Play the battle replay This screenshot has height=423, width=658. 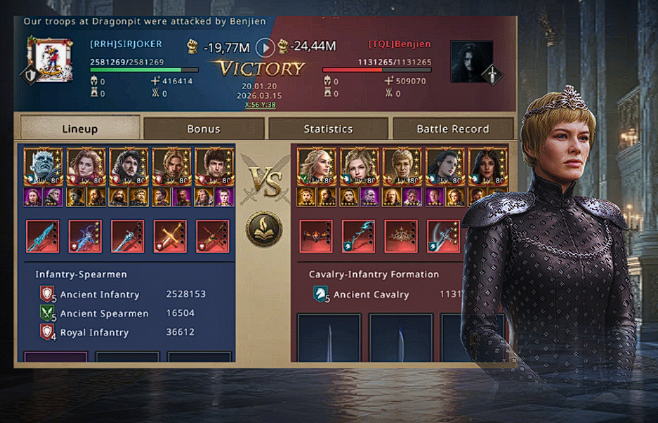pos(264,46)
